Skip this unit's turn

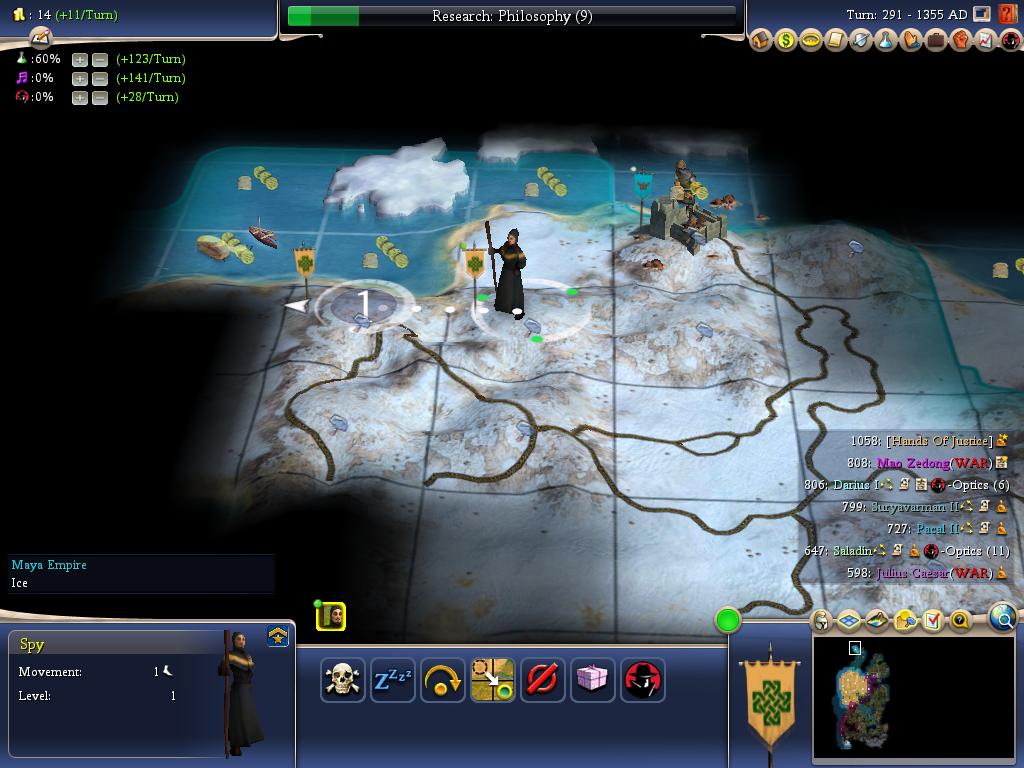coord(442,681)
